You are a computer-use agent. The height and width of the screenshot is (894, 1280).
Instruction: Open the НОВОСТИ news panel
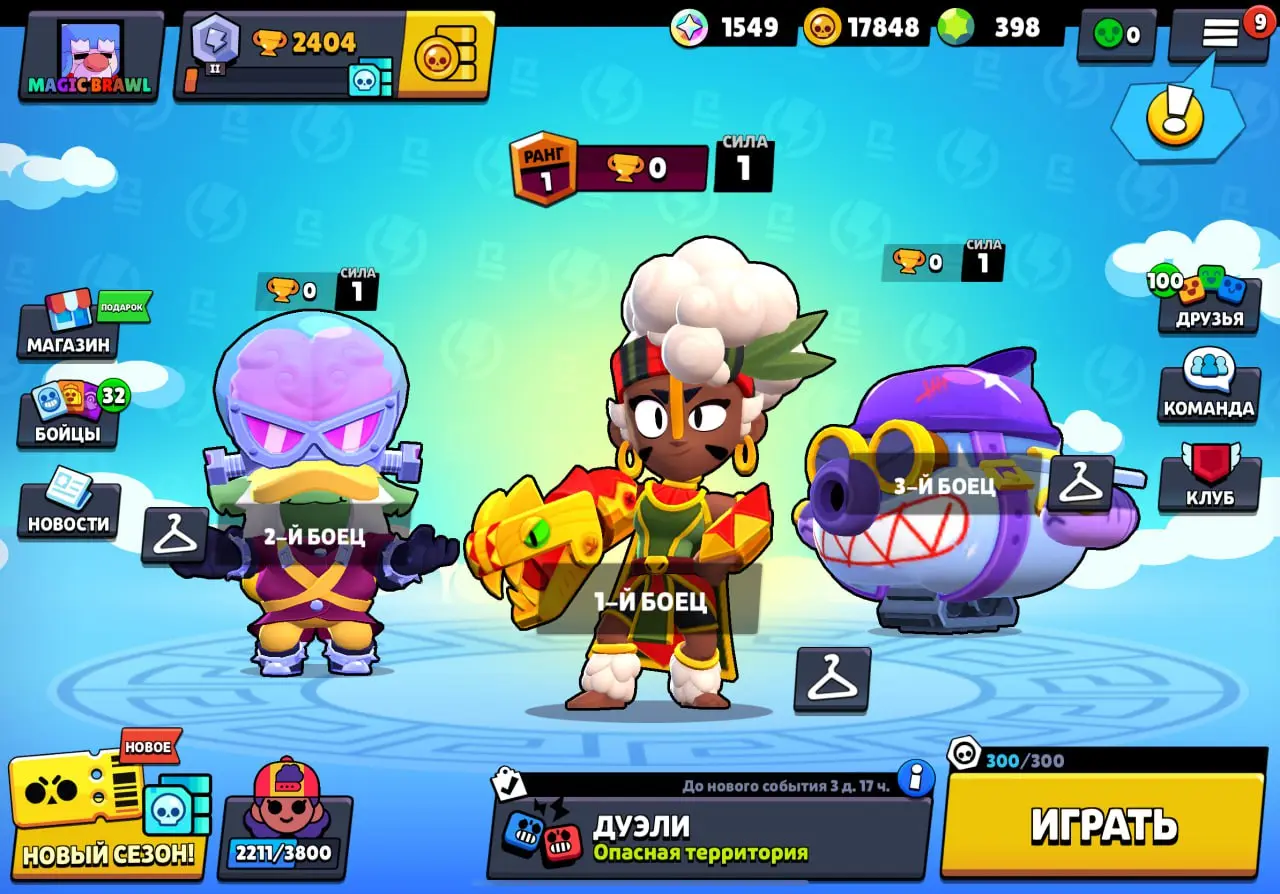click(68, 510)
